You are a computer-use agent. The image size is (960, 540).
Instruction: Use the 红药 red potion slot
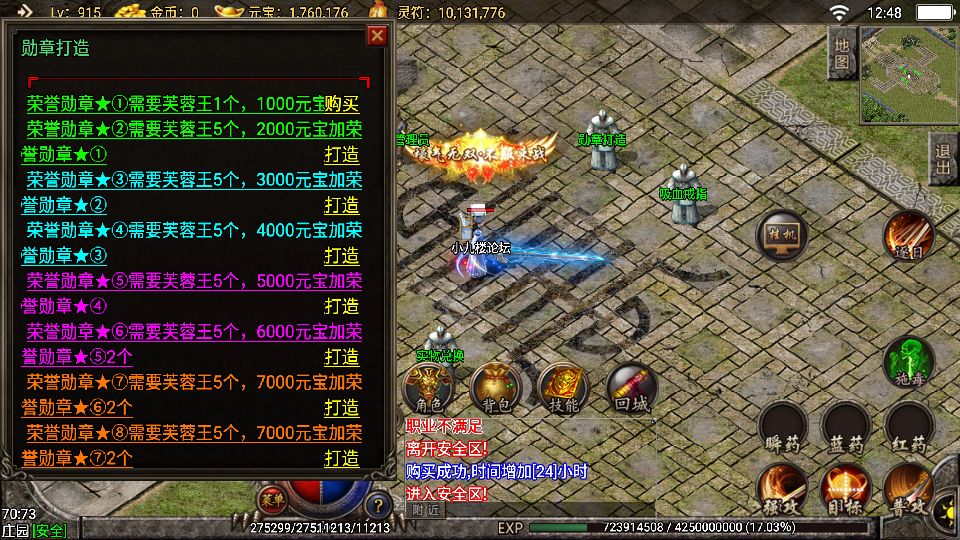pyautogui.click(x=908, y=428)
